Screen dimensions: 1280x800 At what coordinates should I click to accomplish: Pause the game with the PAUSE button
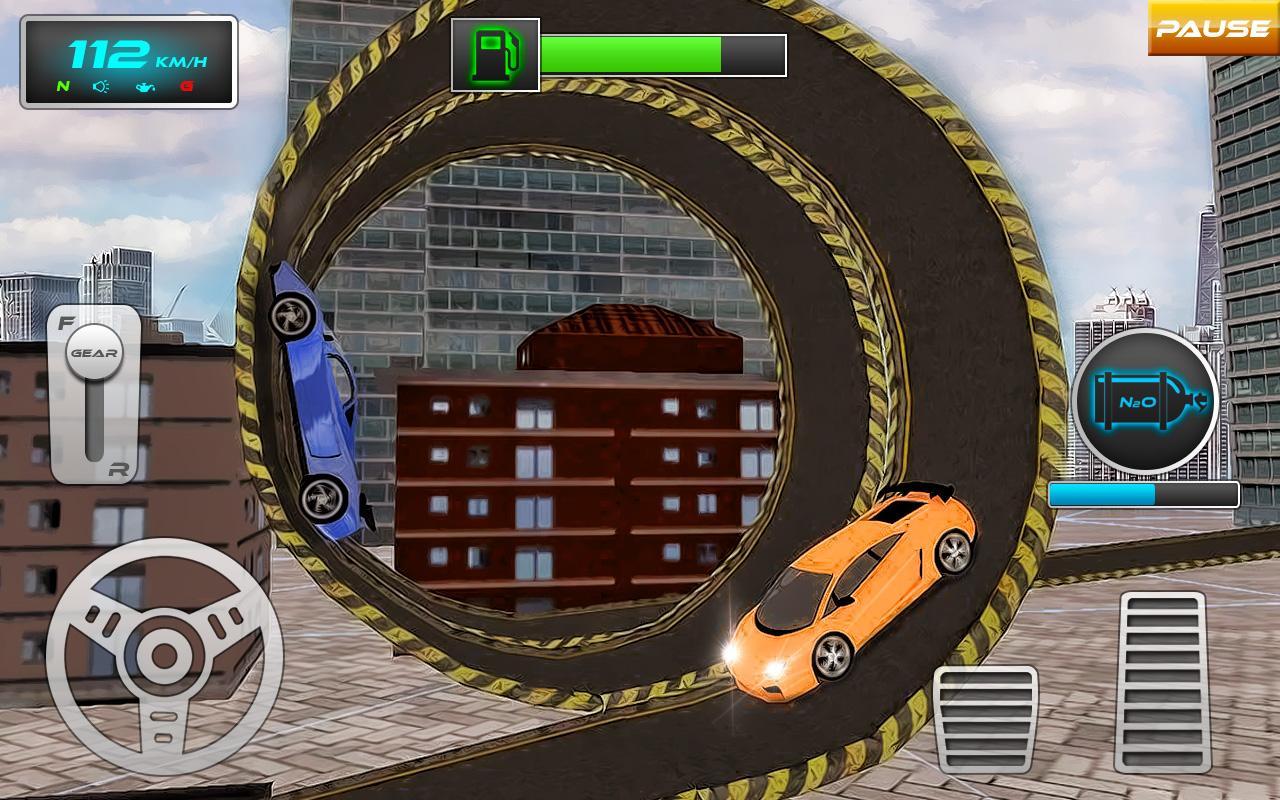pos(1213,28)
